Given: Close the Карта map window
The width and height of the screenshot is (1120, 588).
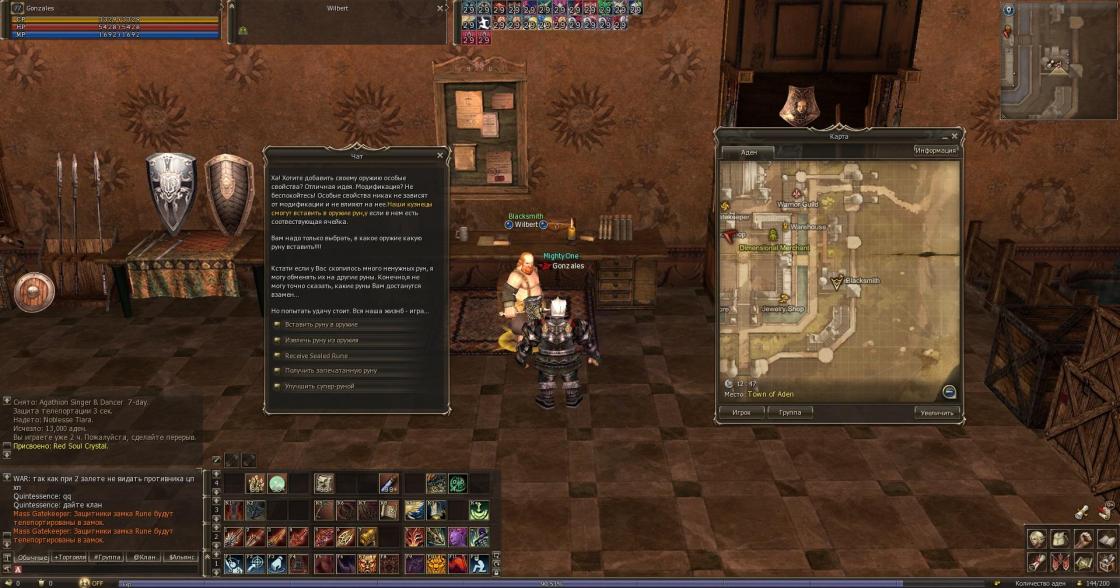Looking at the screenshot, I should (954, 135).
